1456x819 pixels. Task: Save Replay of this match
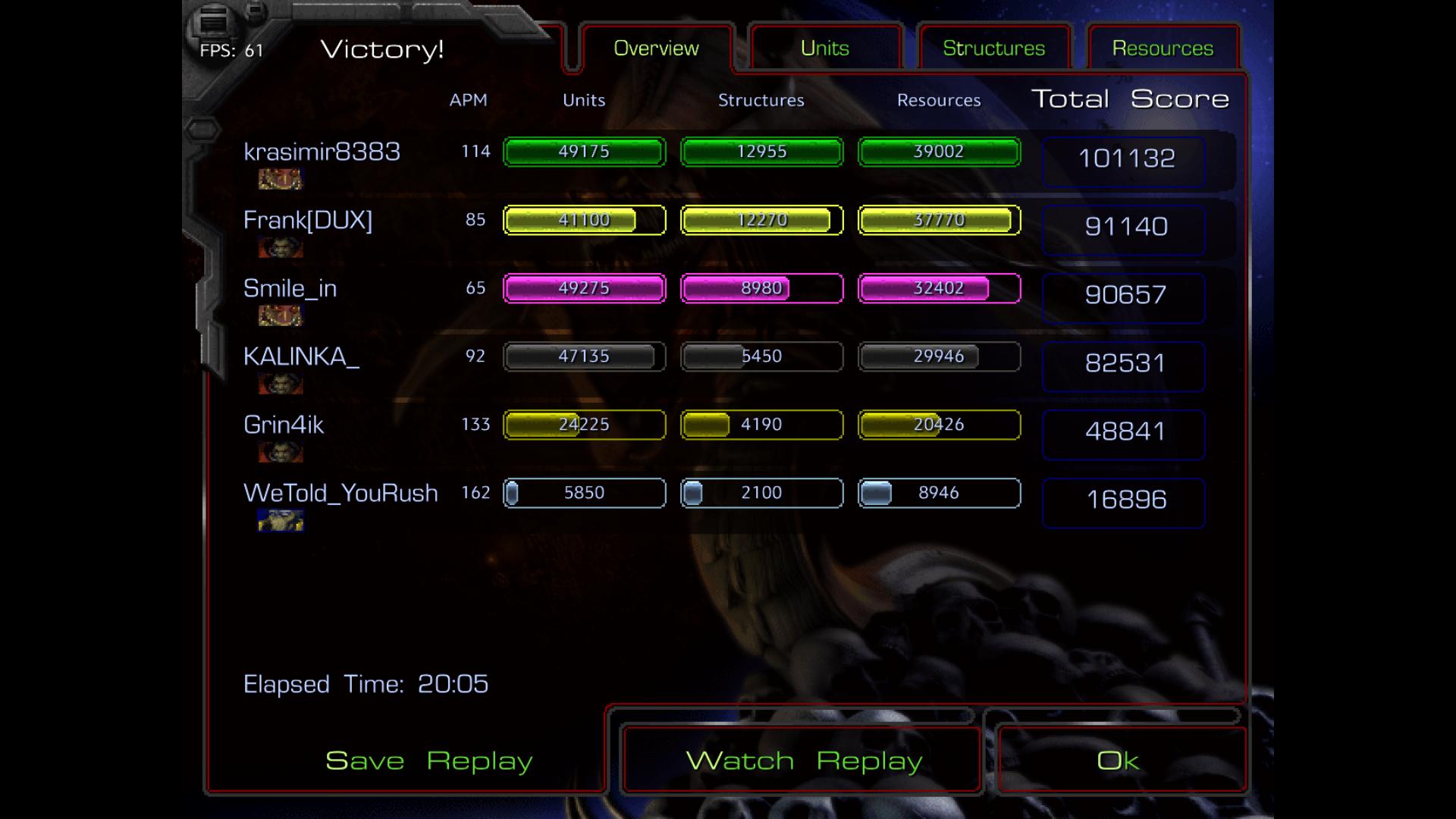428,761
